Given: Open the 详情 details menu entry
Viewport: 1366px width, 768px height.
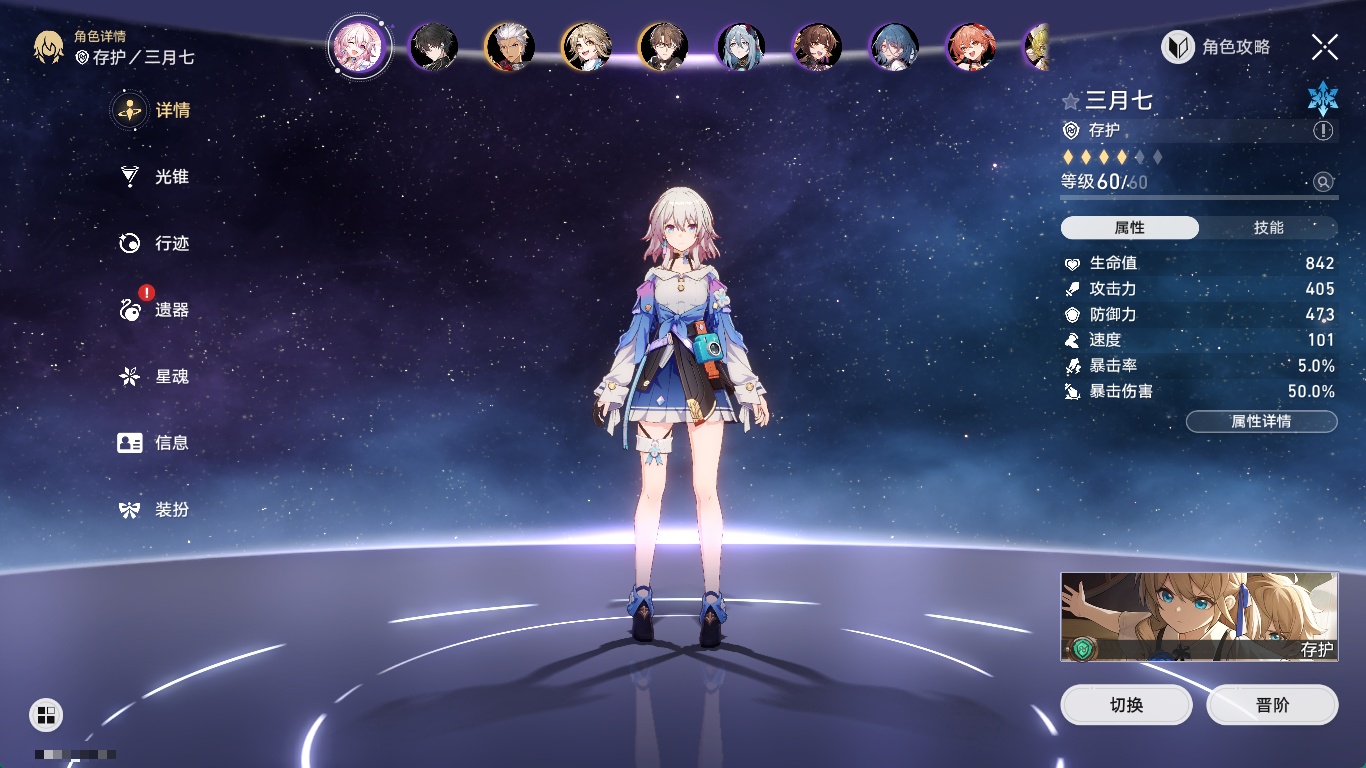Looking at the screenshot, I should [154, 111].
